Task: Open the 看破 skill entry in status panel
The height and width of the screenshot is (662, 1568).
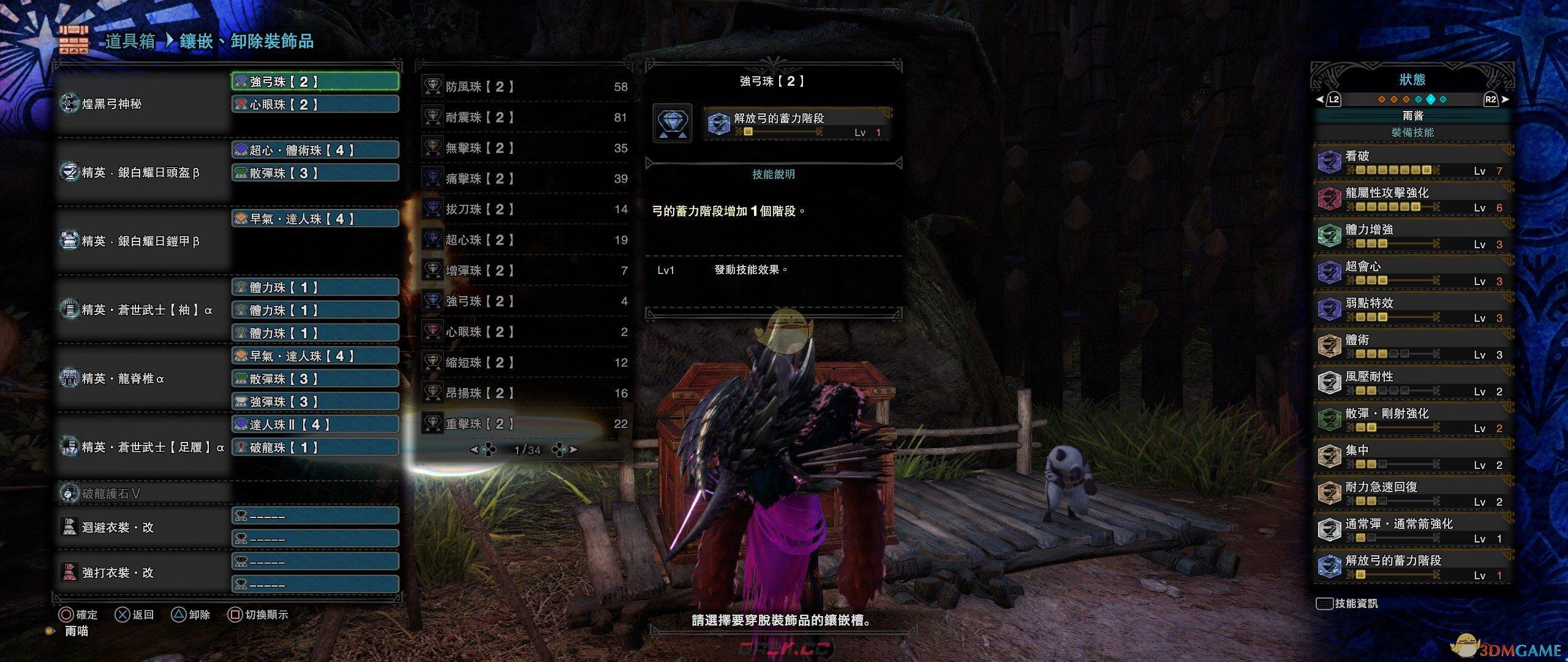Action: coord(1411,162)
